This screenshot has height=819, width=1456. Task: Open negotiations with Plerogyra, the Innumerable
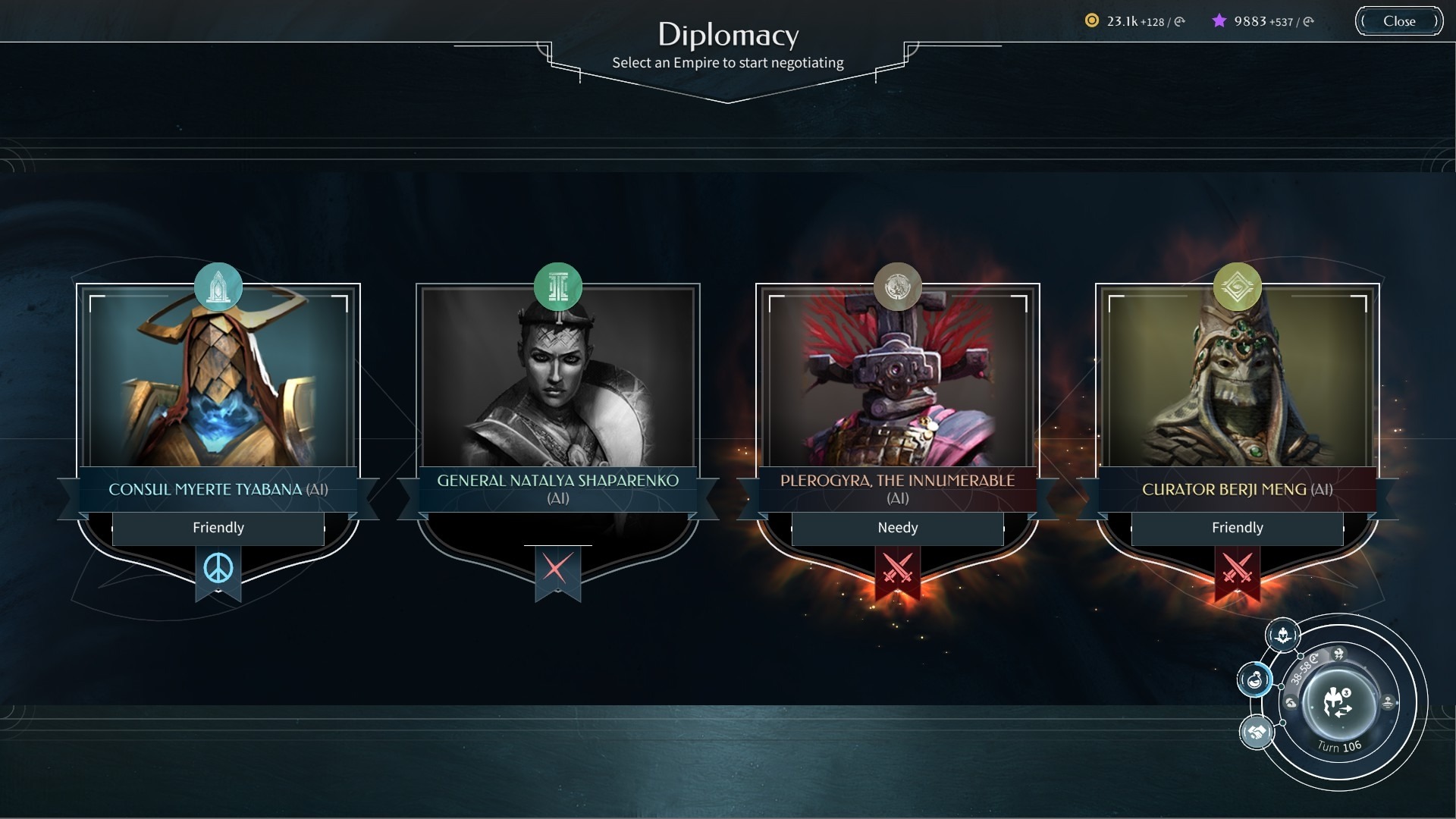pyautogui.click(x=897, y=379)
